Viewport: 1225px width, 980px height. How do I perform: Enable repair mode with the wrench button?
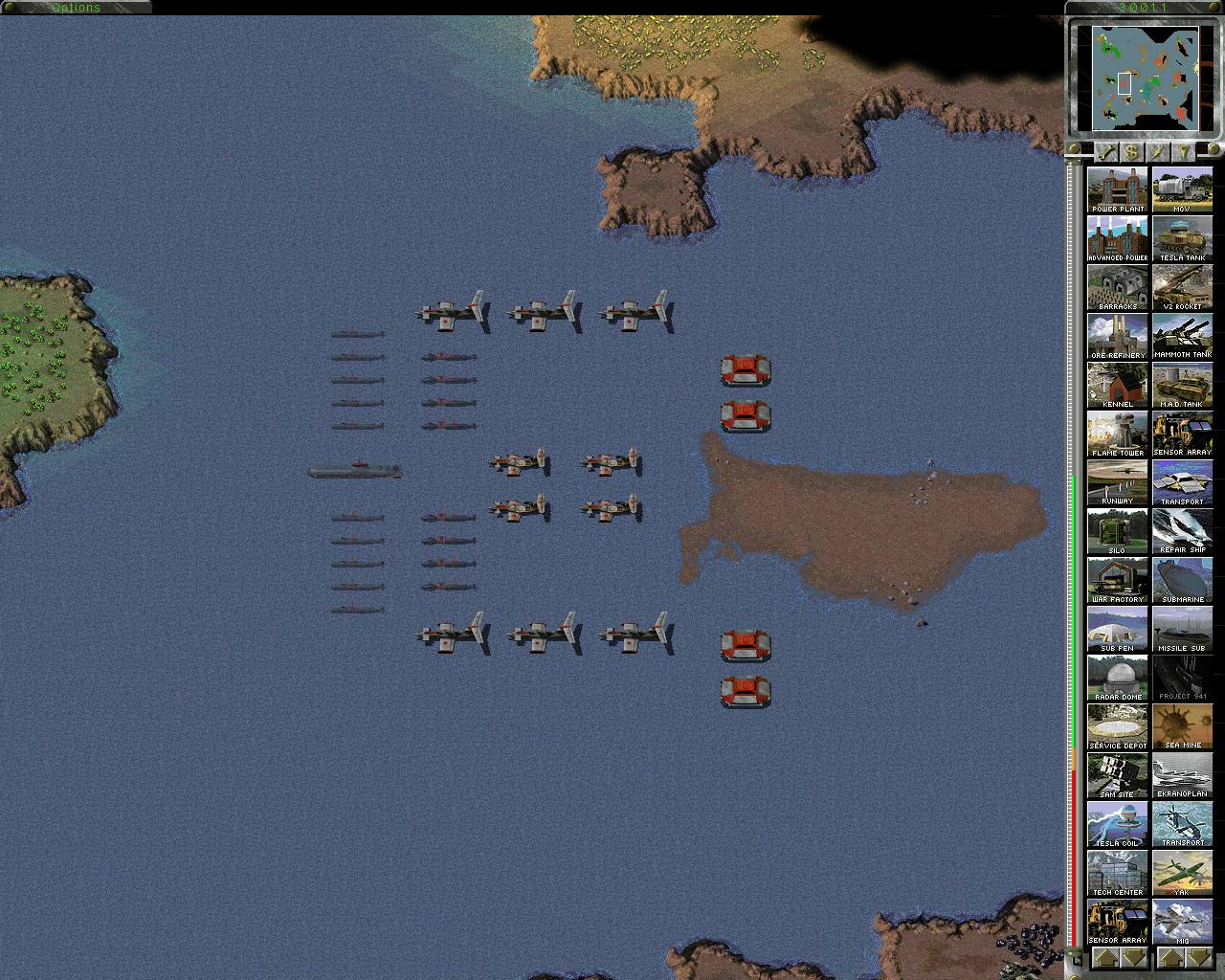1105,150
